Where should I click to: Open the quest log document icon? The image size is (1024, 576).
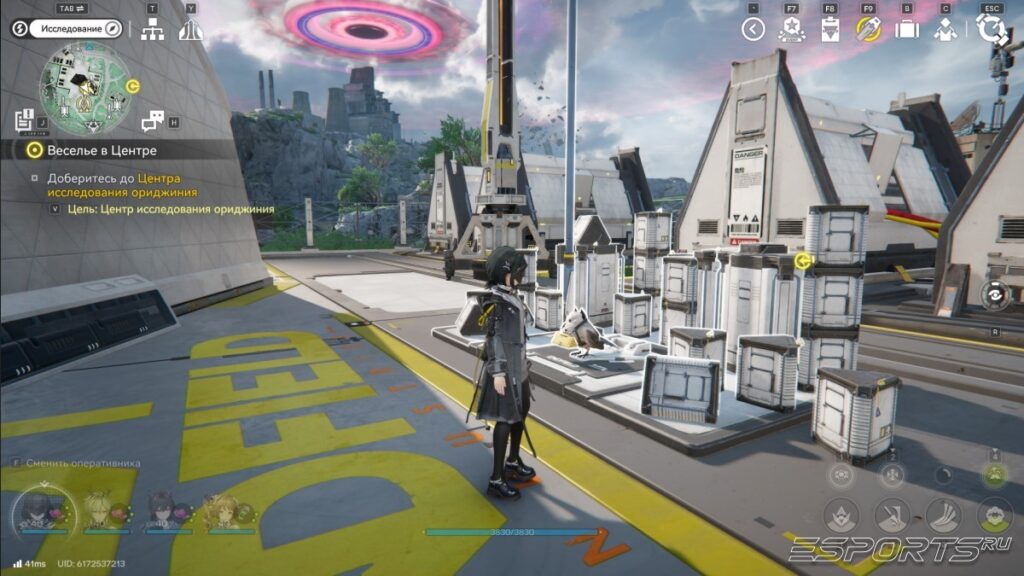tap(25, 121)
